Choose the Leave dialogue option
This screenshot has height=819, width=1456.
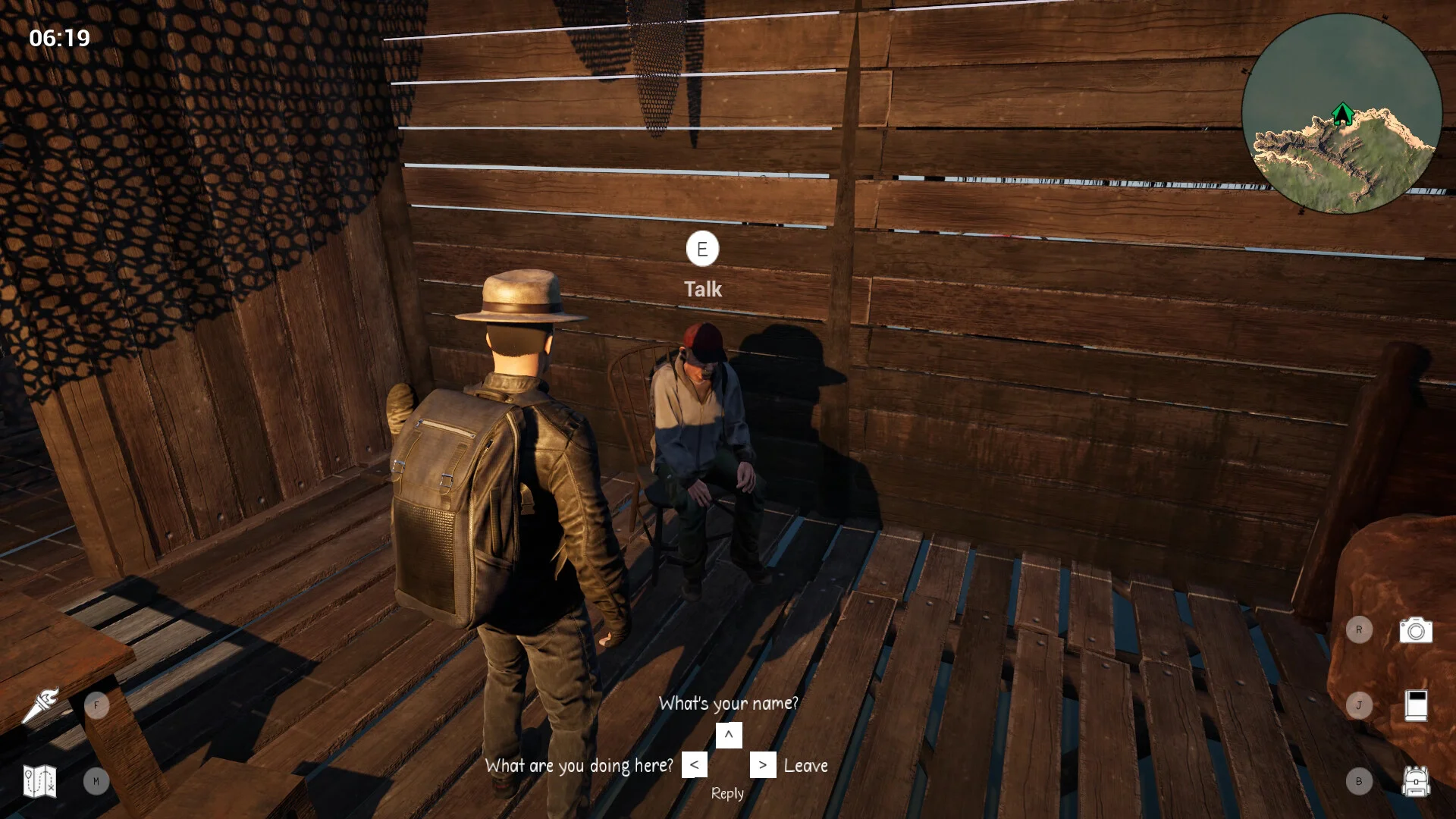pyautogui.click(x=805, y=766)
